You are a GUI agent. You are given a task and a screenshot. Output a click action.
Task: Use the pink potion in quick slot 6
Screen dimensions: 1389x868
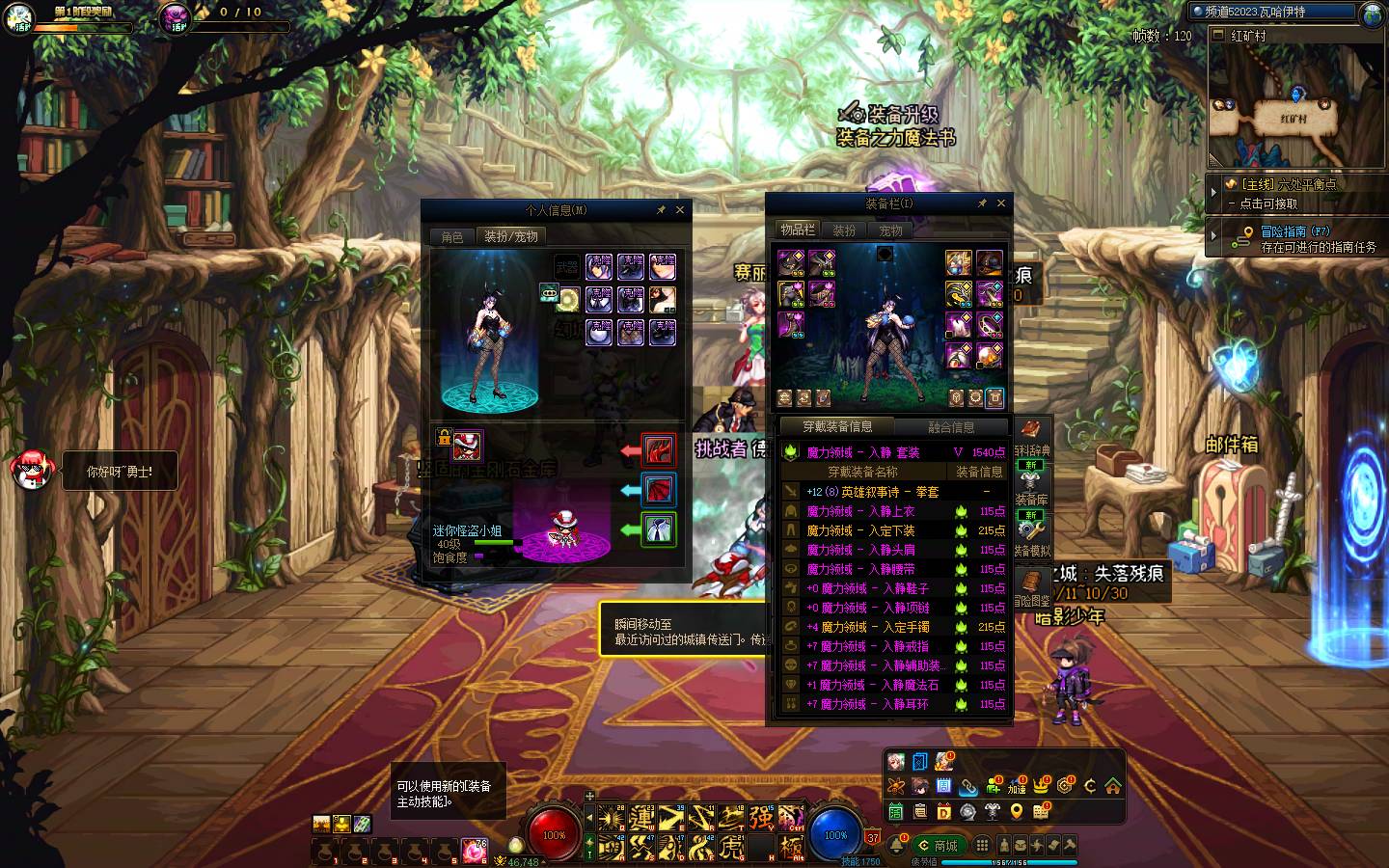pyautogui.click(x=474, y=851)
